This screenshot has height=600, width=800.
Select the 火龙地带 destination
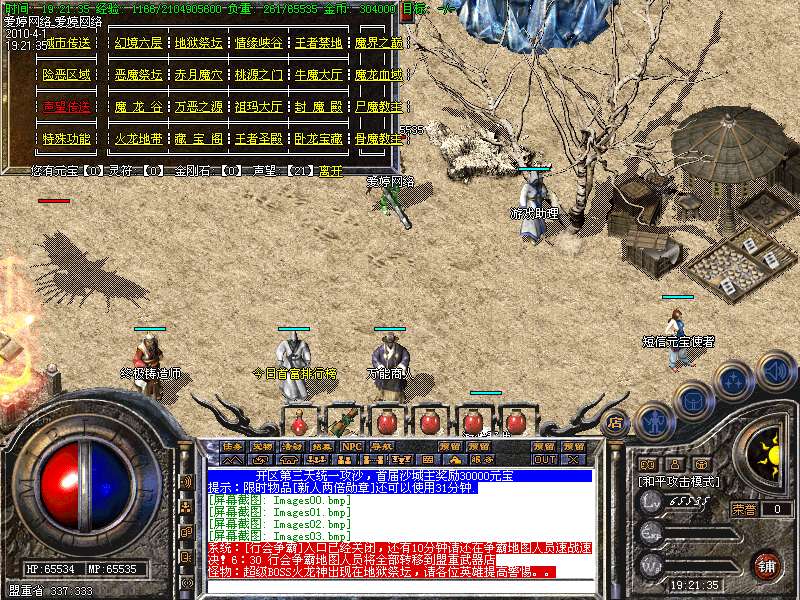(x=138, y=139)
